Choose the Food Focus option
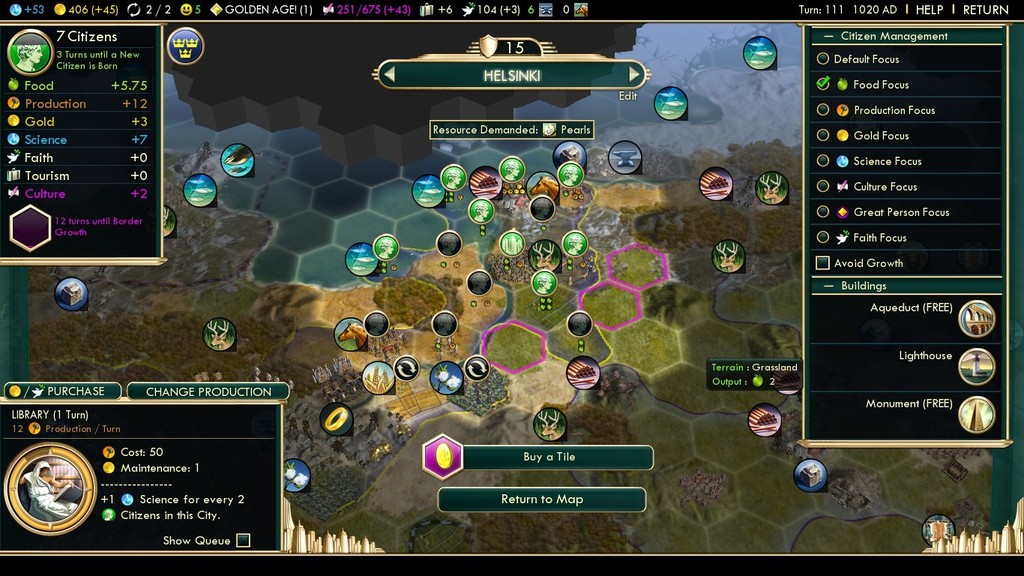Screen dimensions: 1024x576 (x=823, y=85)
